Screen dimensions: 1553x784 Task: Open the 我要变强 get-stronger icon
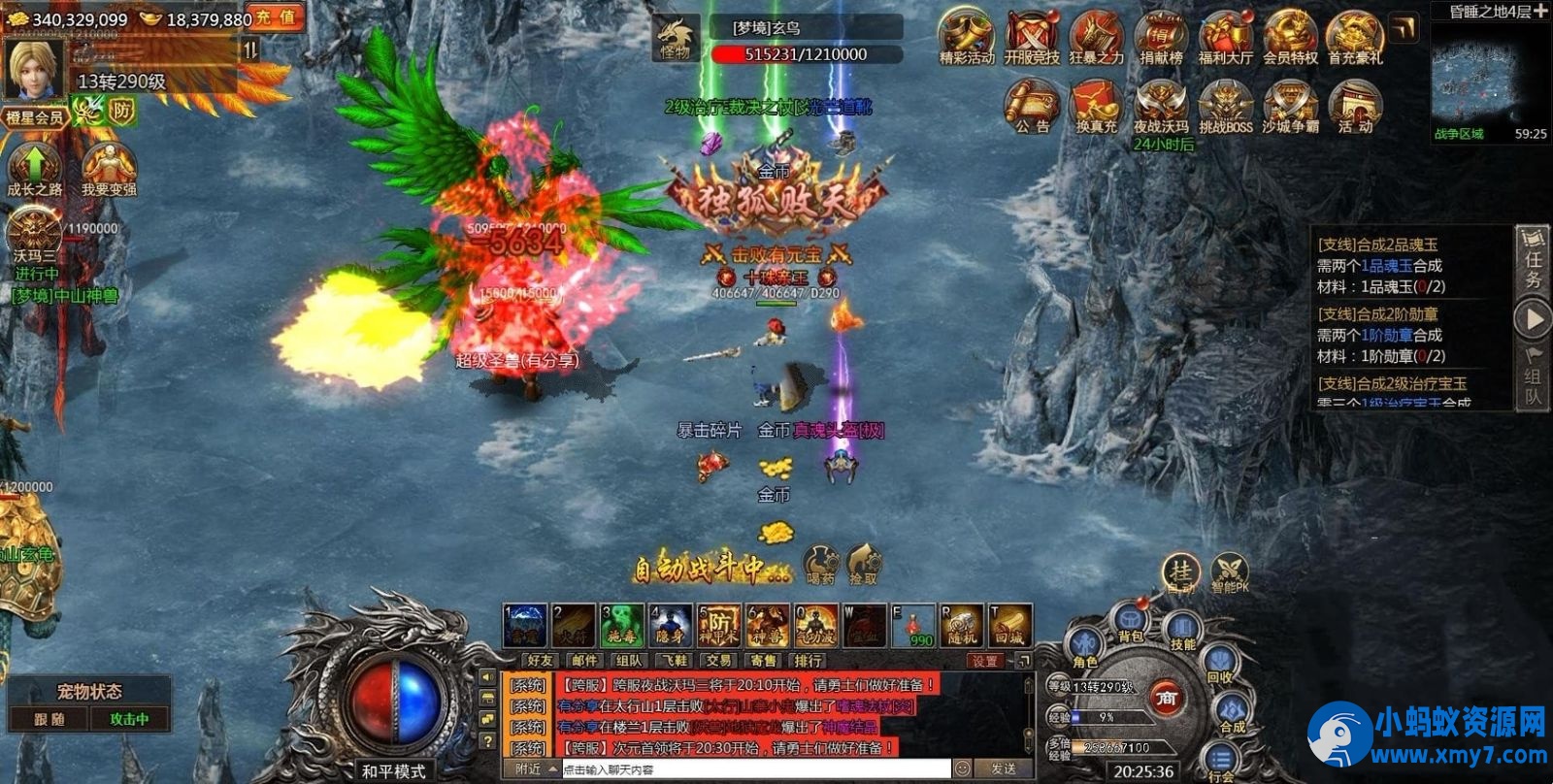click(108, 168)
